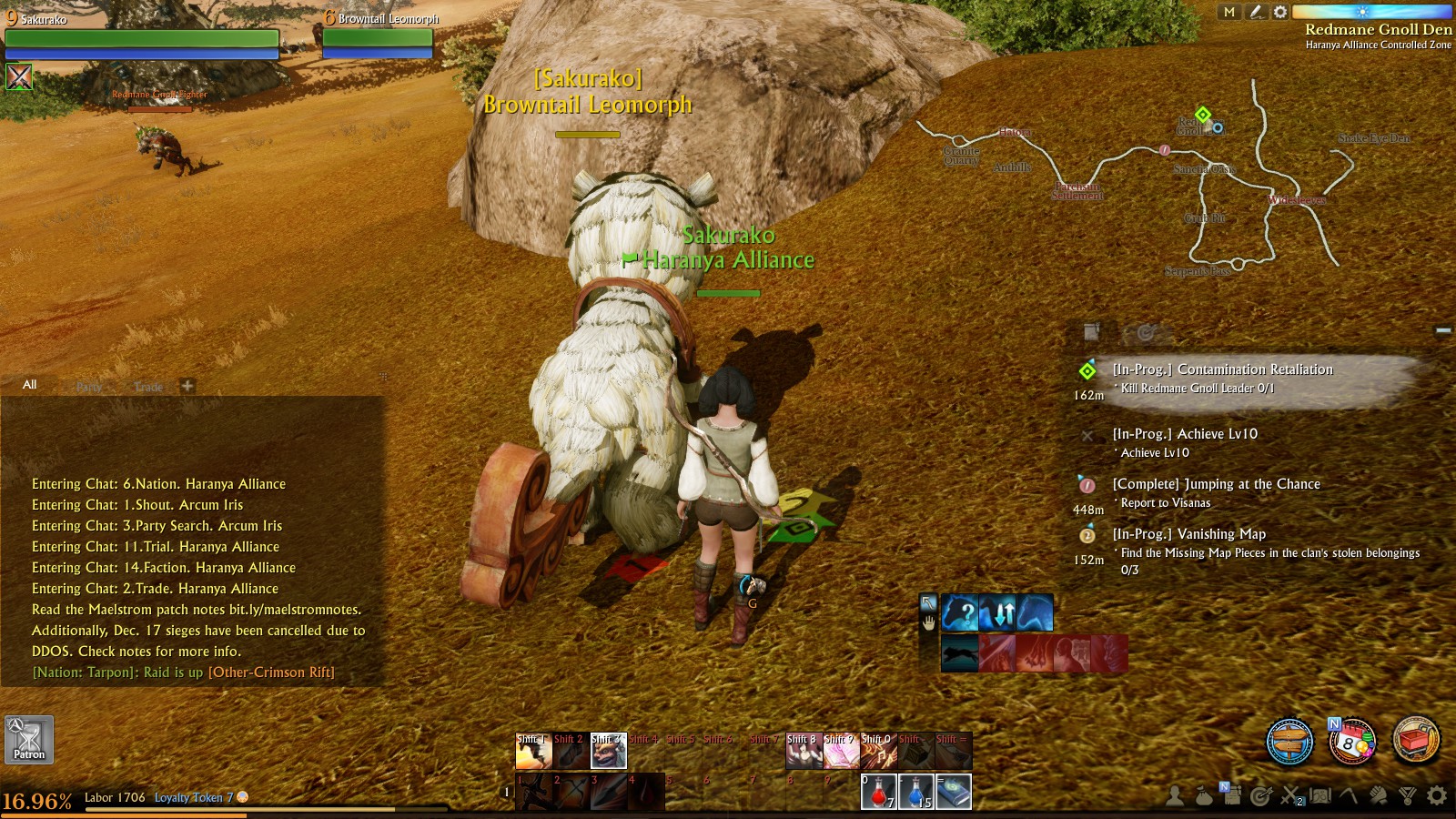Screen dimensions: 1456x819
Task: Click the Patron button
Action: (29, 741)
